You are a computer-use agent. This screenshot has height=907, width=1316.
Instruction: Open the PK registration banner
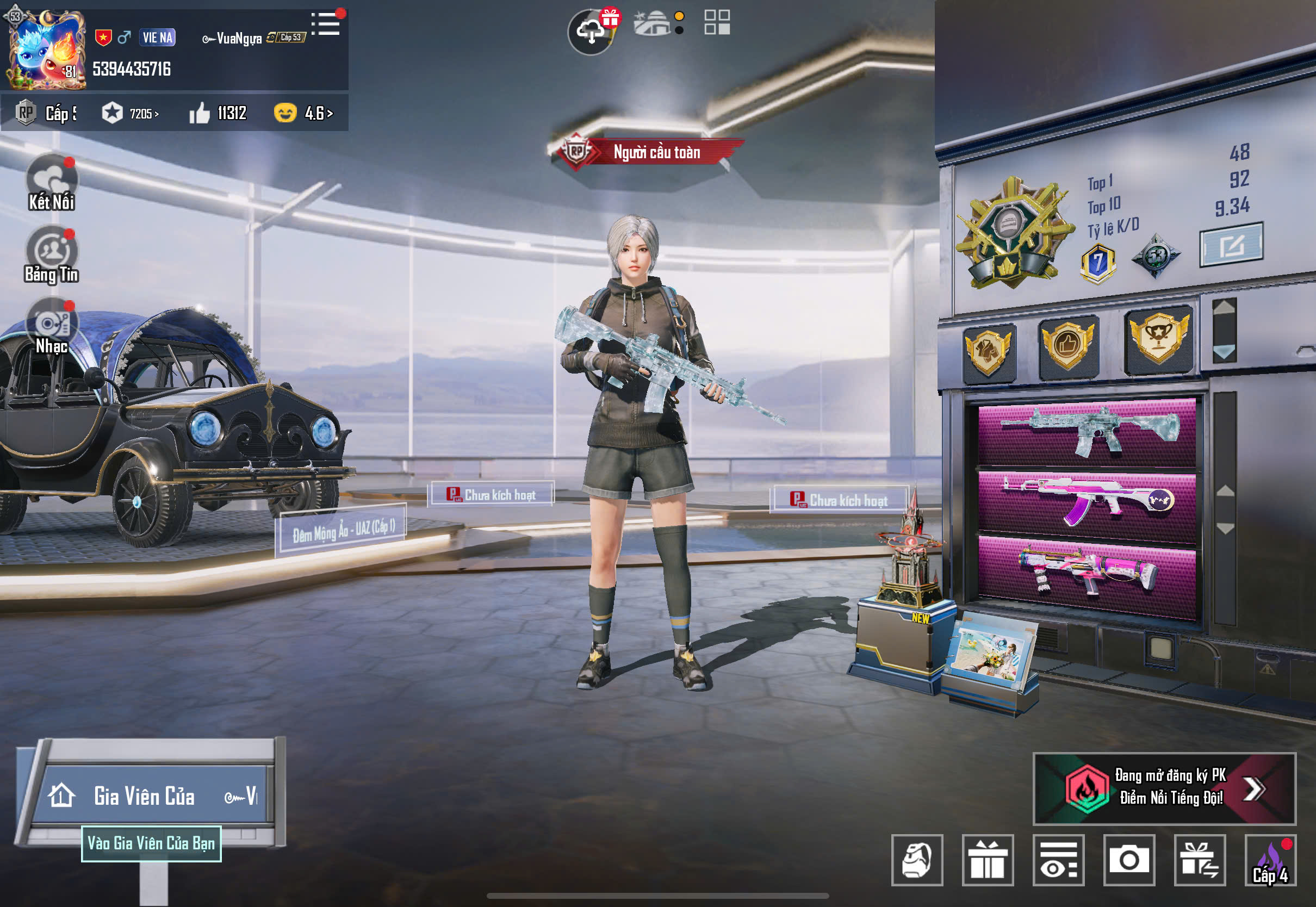[x=1164, y=788]
